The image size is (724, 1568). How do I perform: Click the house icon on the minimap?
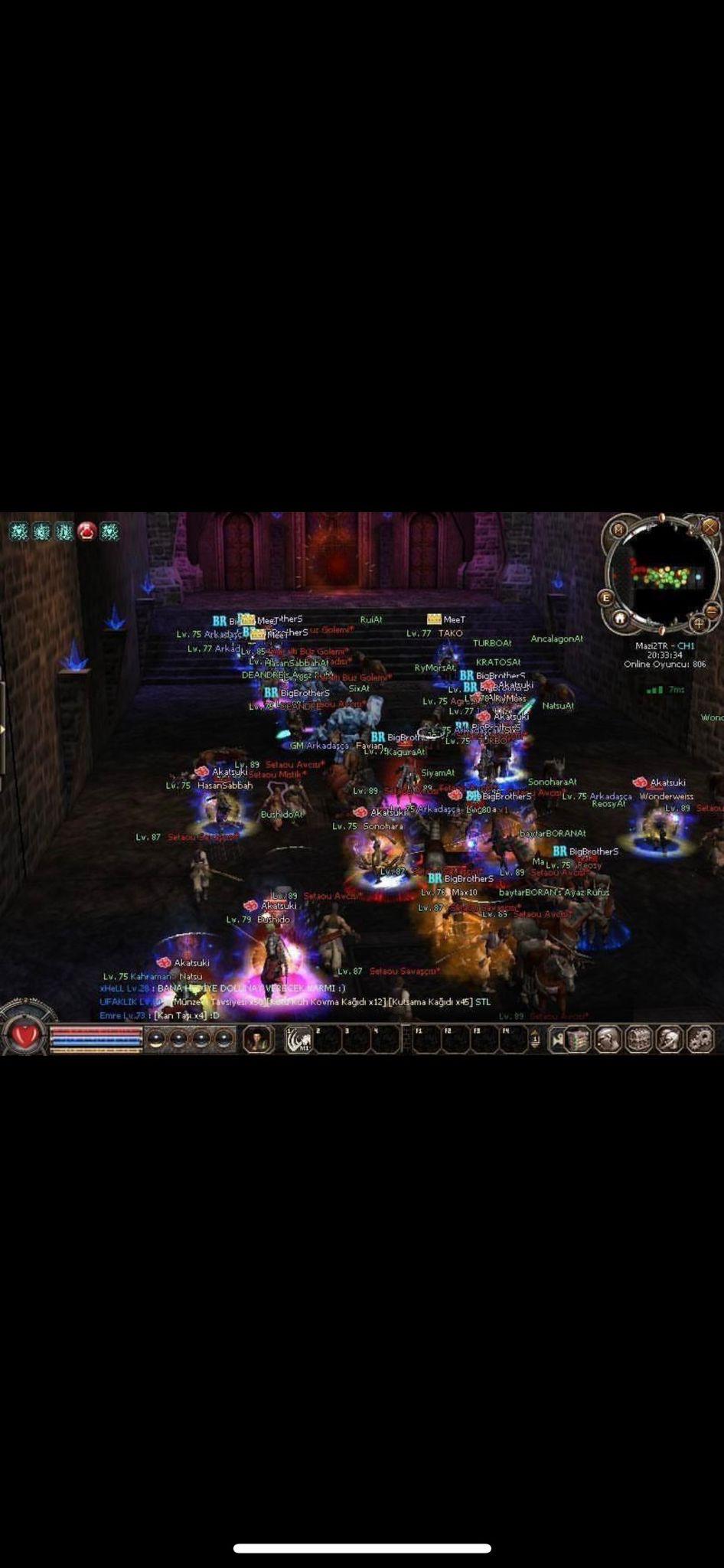coord(620,617)
